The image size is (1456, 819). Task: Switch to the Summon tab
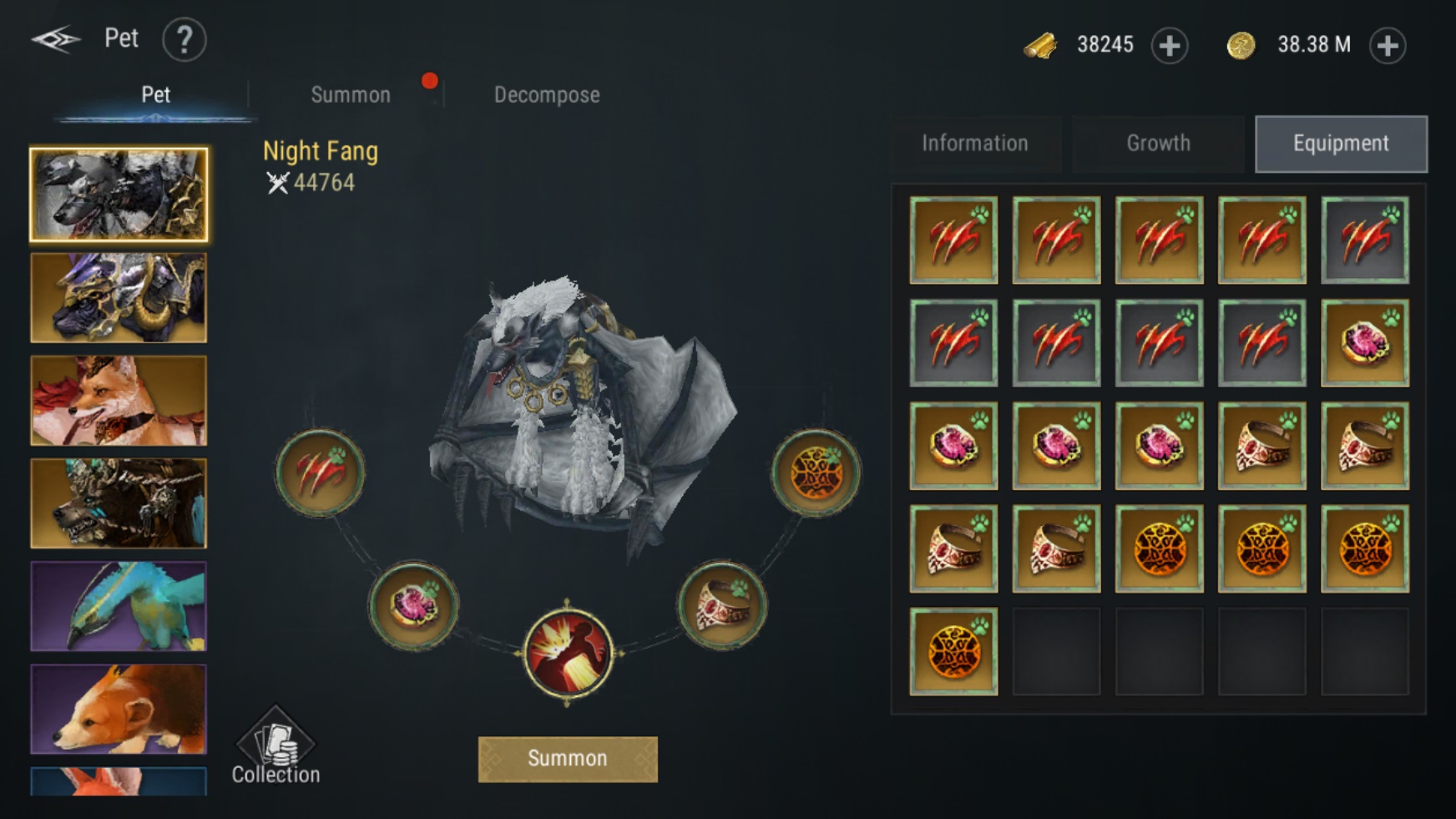(x=351, y=95)
